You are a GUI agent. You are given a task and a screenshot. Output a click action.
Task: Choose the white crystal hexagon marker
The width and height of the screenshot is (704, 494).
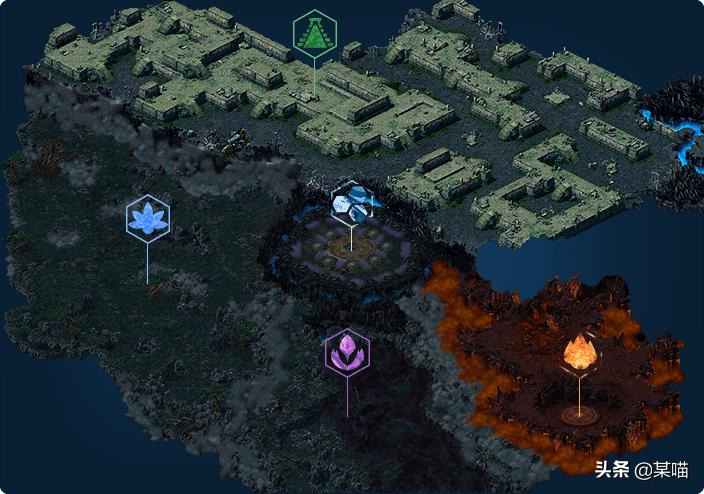tap(351, 203)
